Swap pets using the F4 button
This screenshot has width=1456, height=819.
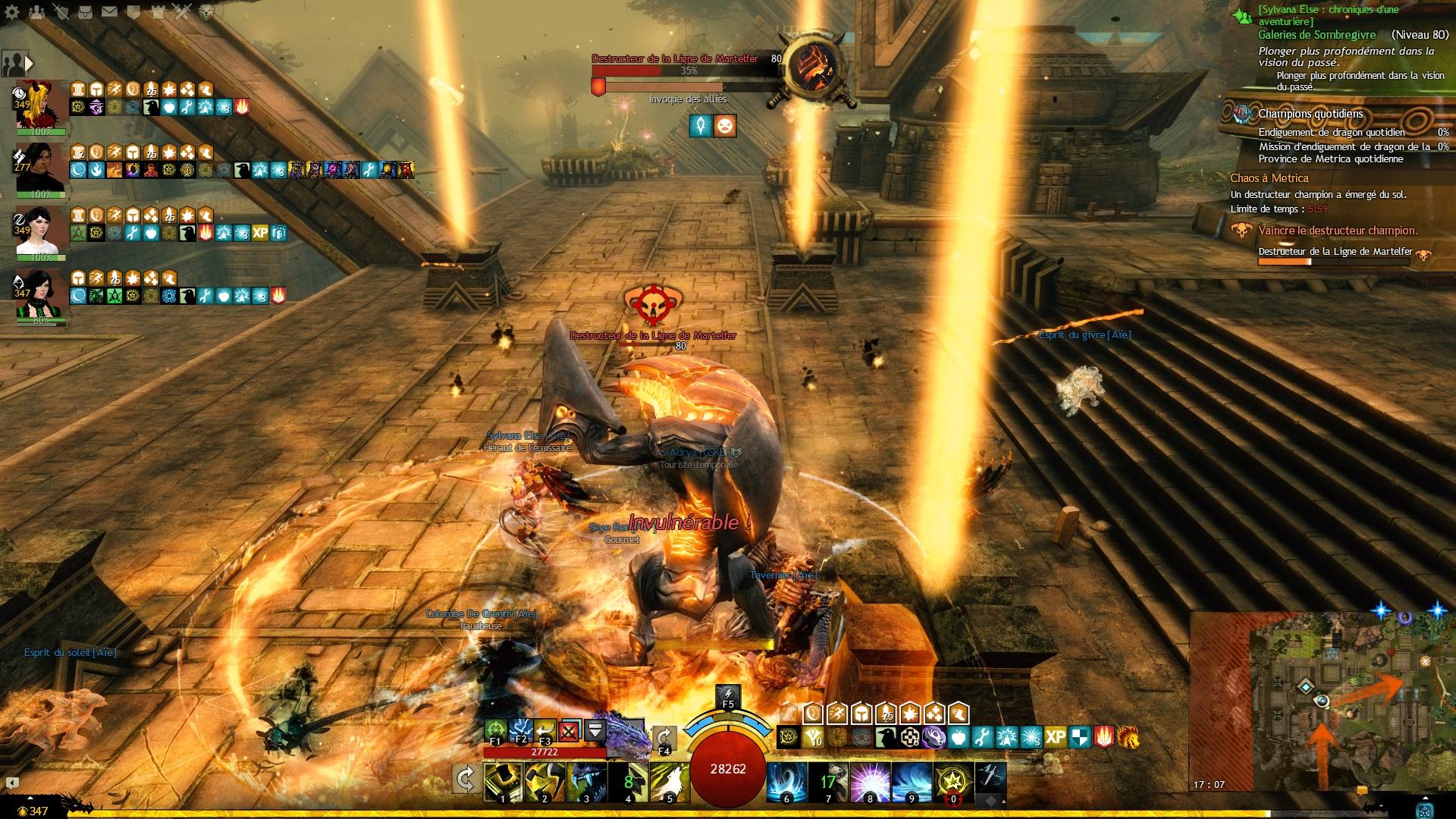coord(664,738)
